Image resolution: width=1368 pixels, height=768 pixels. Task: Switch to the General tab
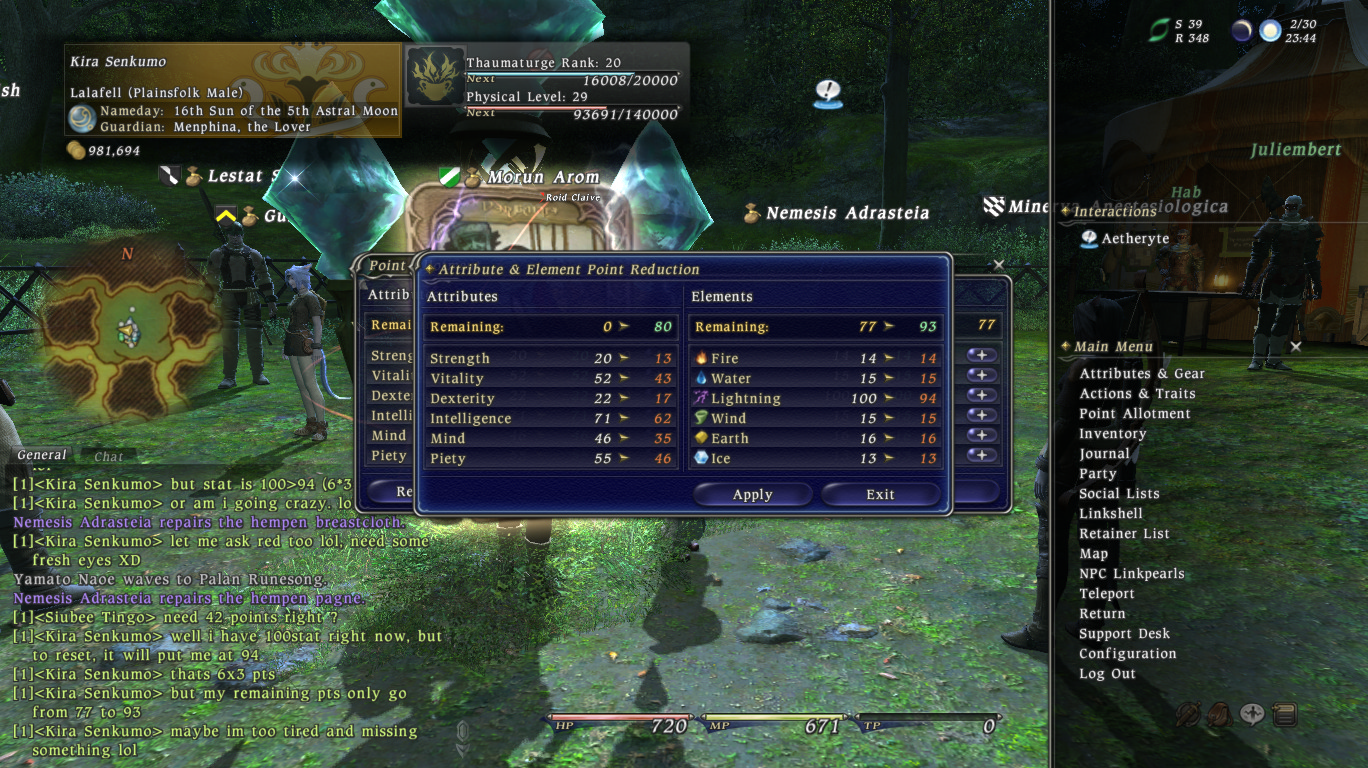click(x=41, y=454)
